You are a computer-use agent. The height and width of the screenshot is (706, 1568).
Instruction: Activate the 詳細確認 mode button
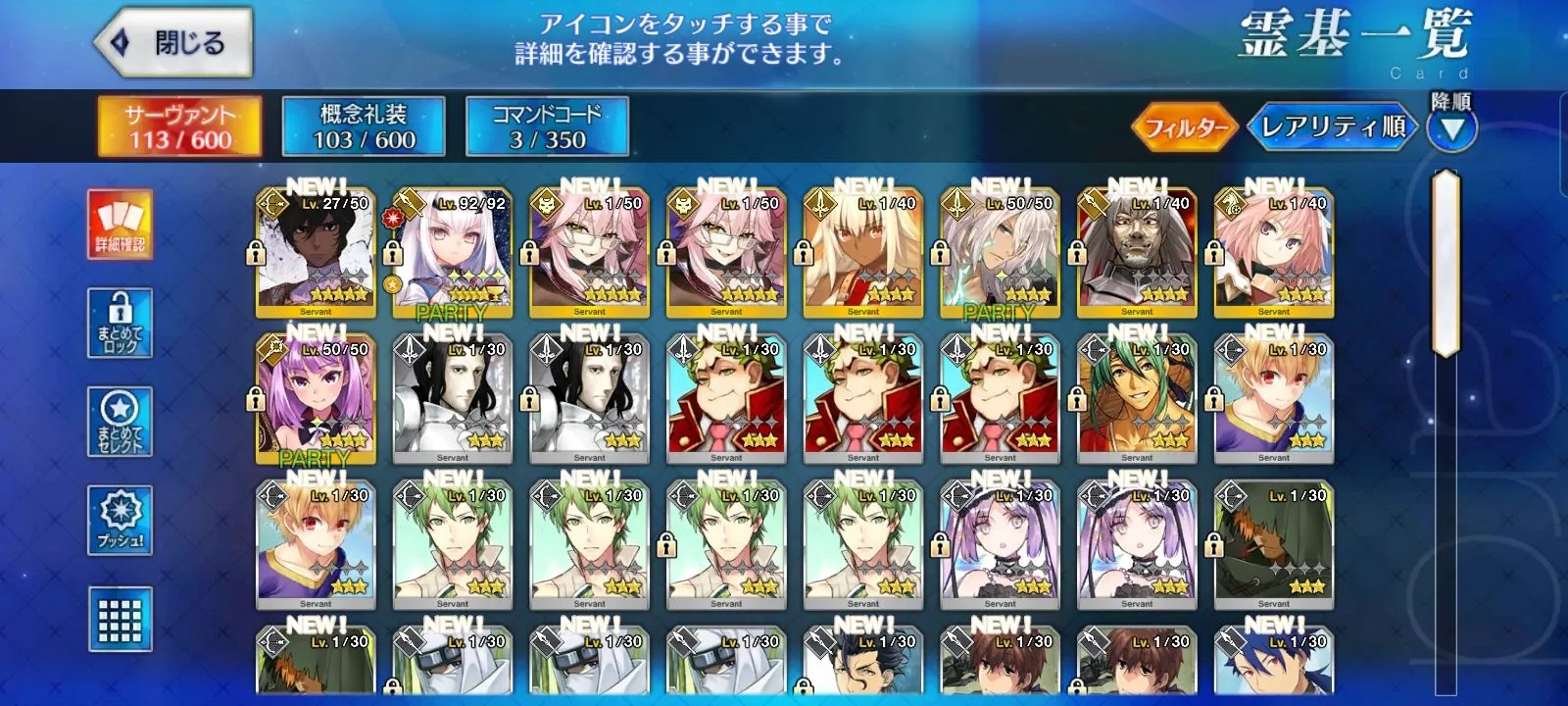[x=120, y=225]
